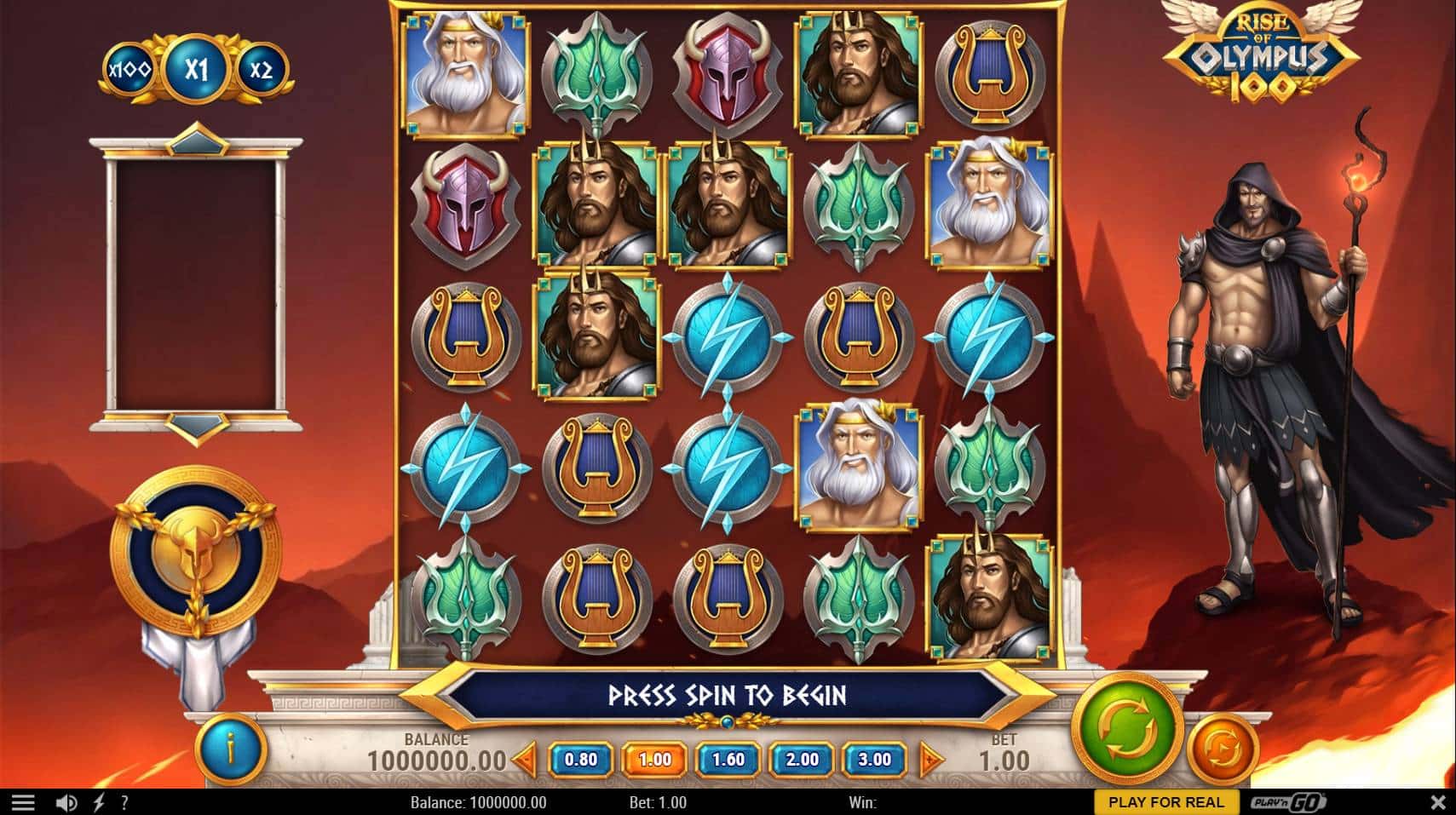Choose the 1.00 bet option
Viewport: 1456px width, 815px height.
point(654,760)
